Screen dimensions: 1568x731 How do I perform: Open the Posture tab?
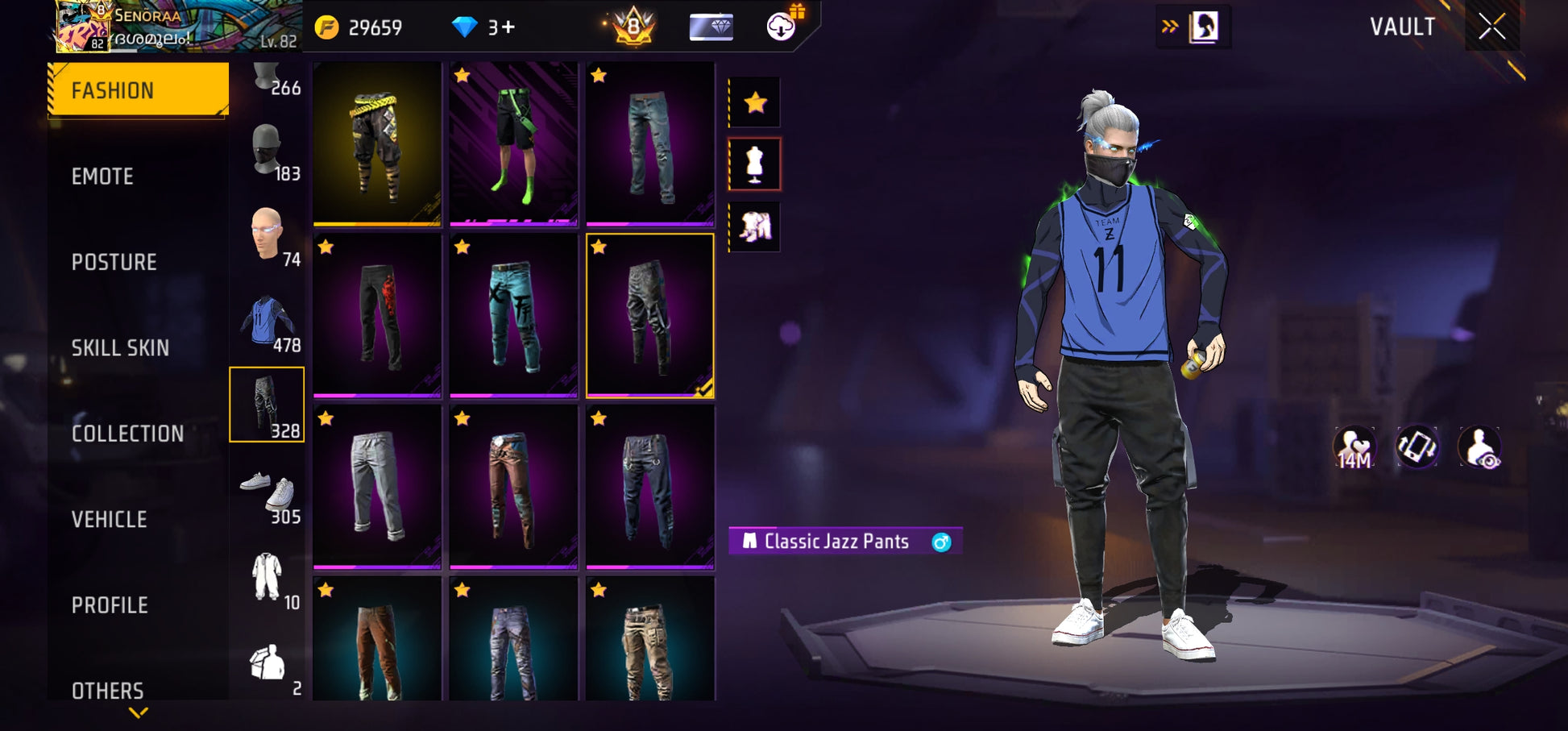tap(114, 262)
